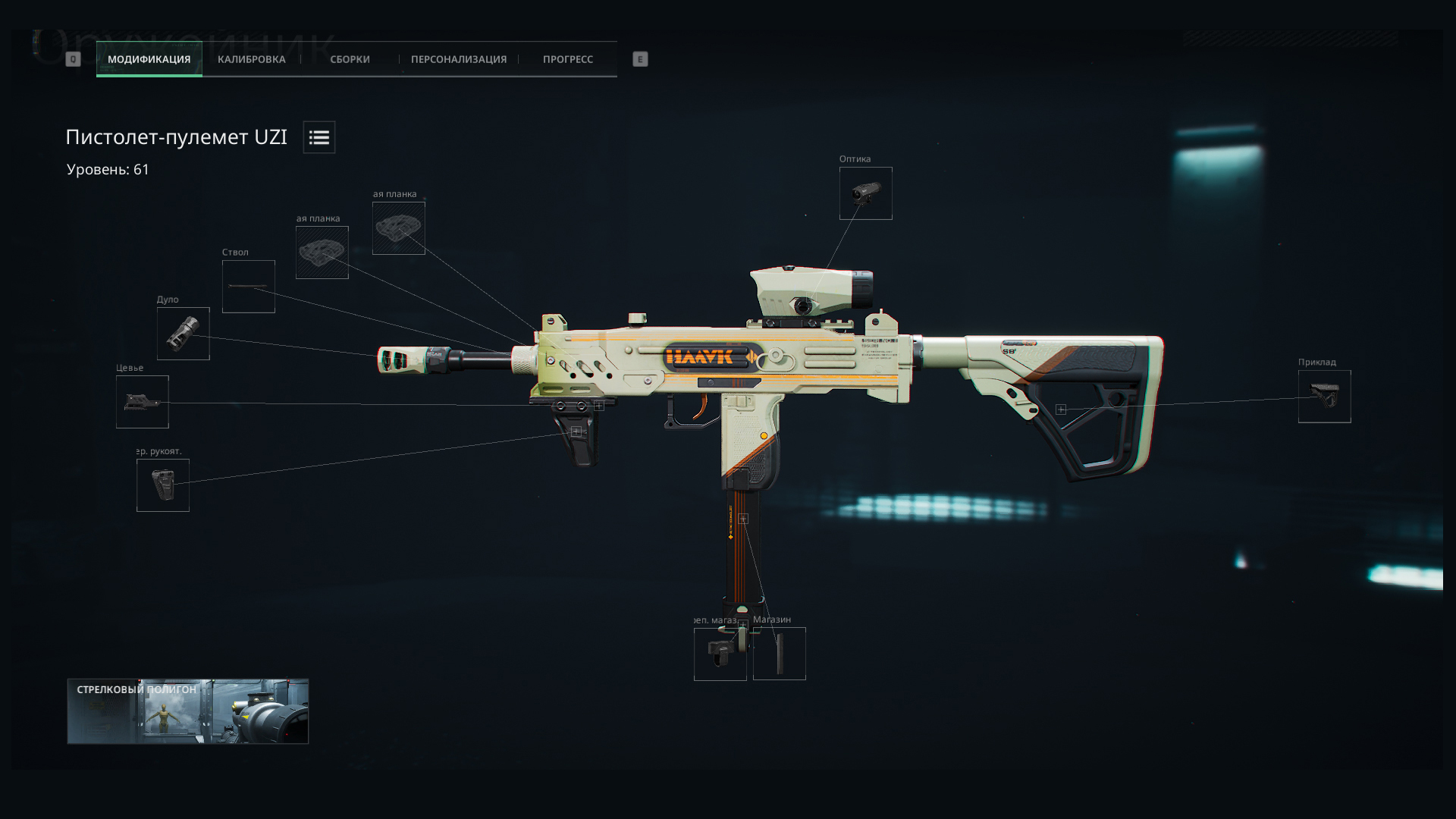Open the Дуло muzzle slot
This screenshot has width=1456, height=819.
pos(183,334)
